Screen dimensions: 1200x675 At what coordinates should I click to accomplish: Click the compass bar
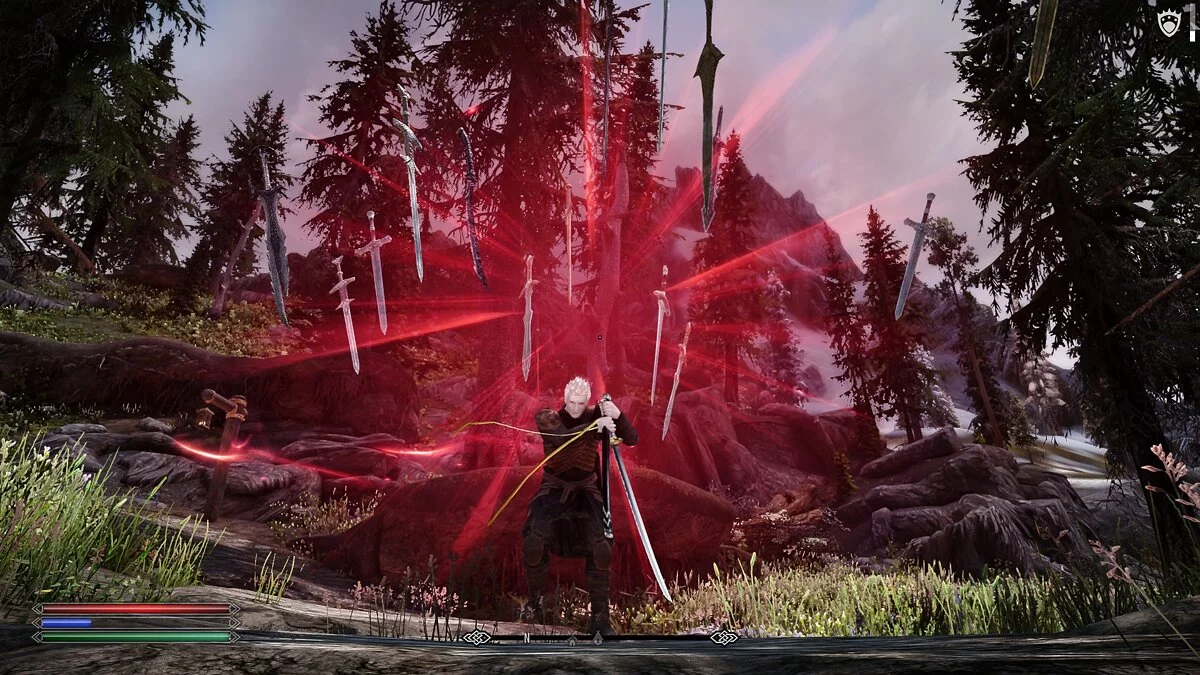tap(600, 637)
